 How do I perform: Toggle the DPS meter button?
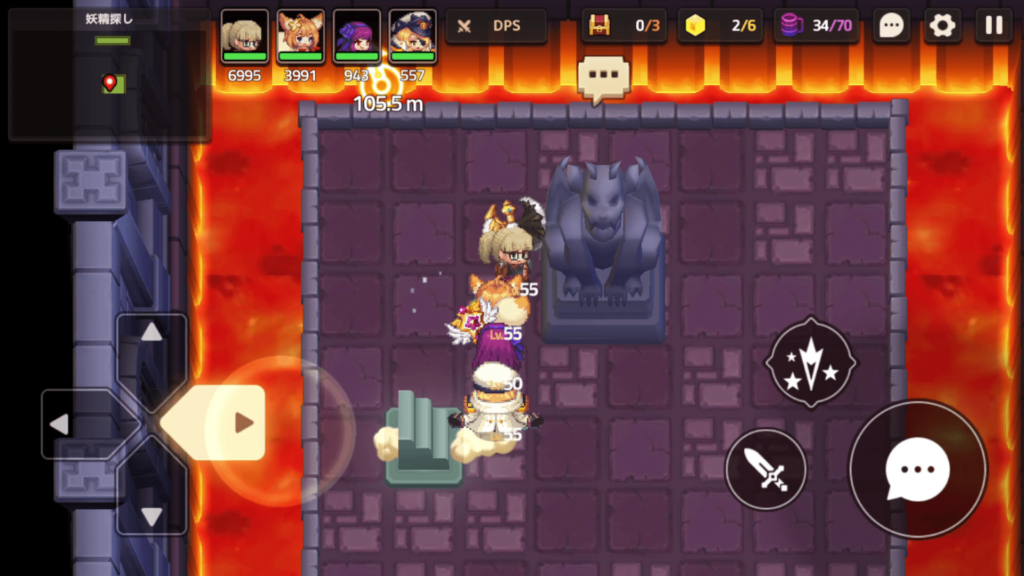tap(495, 26)
